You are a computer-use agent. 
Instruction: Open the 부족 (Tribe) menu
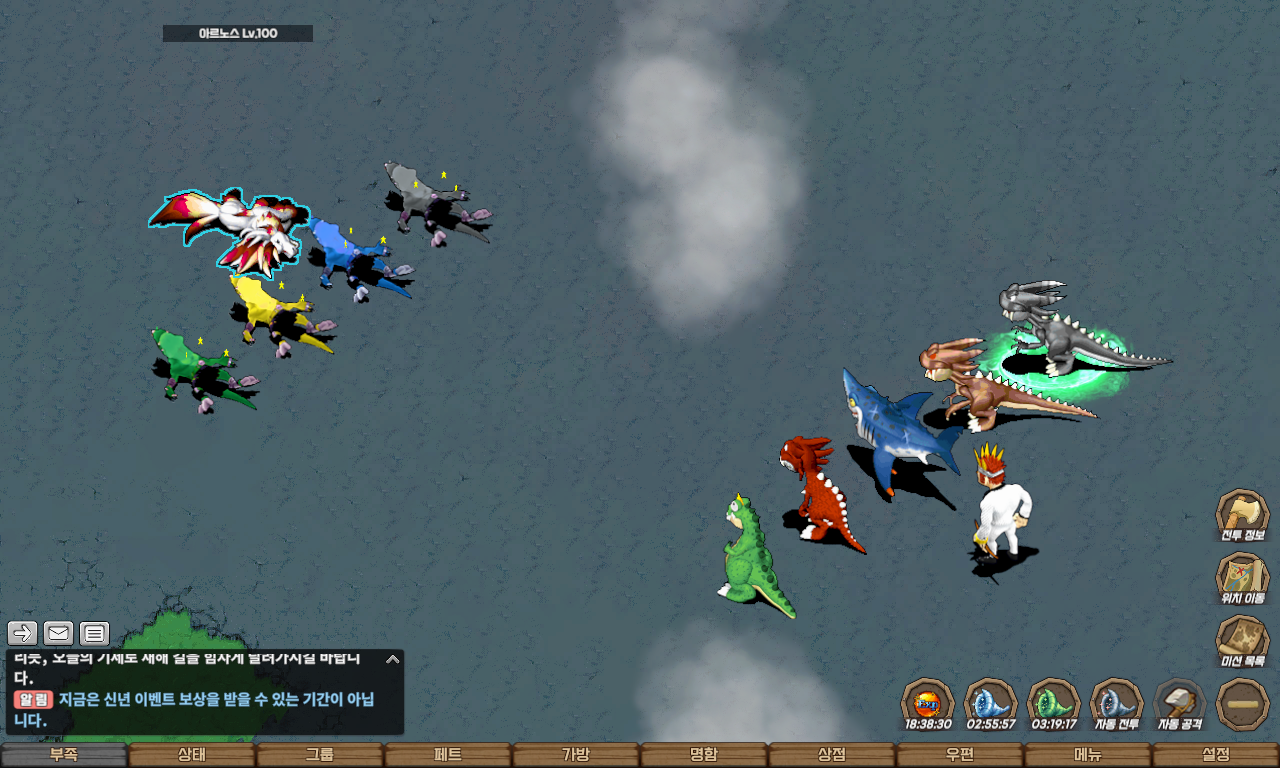(64, 755)
